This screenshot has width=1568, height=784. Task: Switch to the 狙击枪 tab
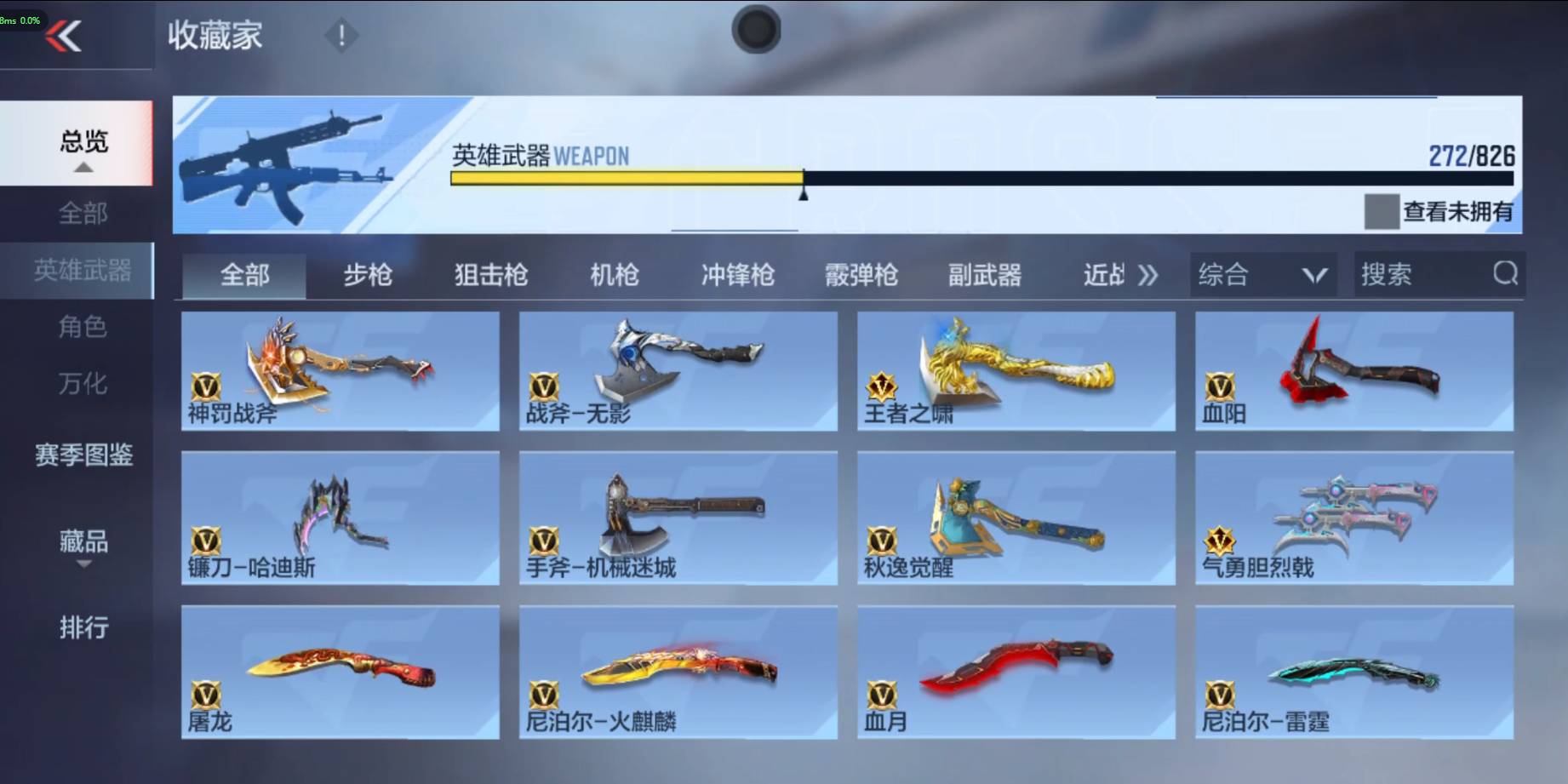[491, 274]
